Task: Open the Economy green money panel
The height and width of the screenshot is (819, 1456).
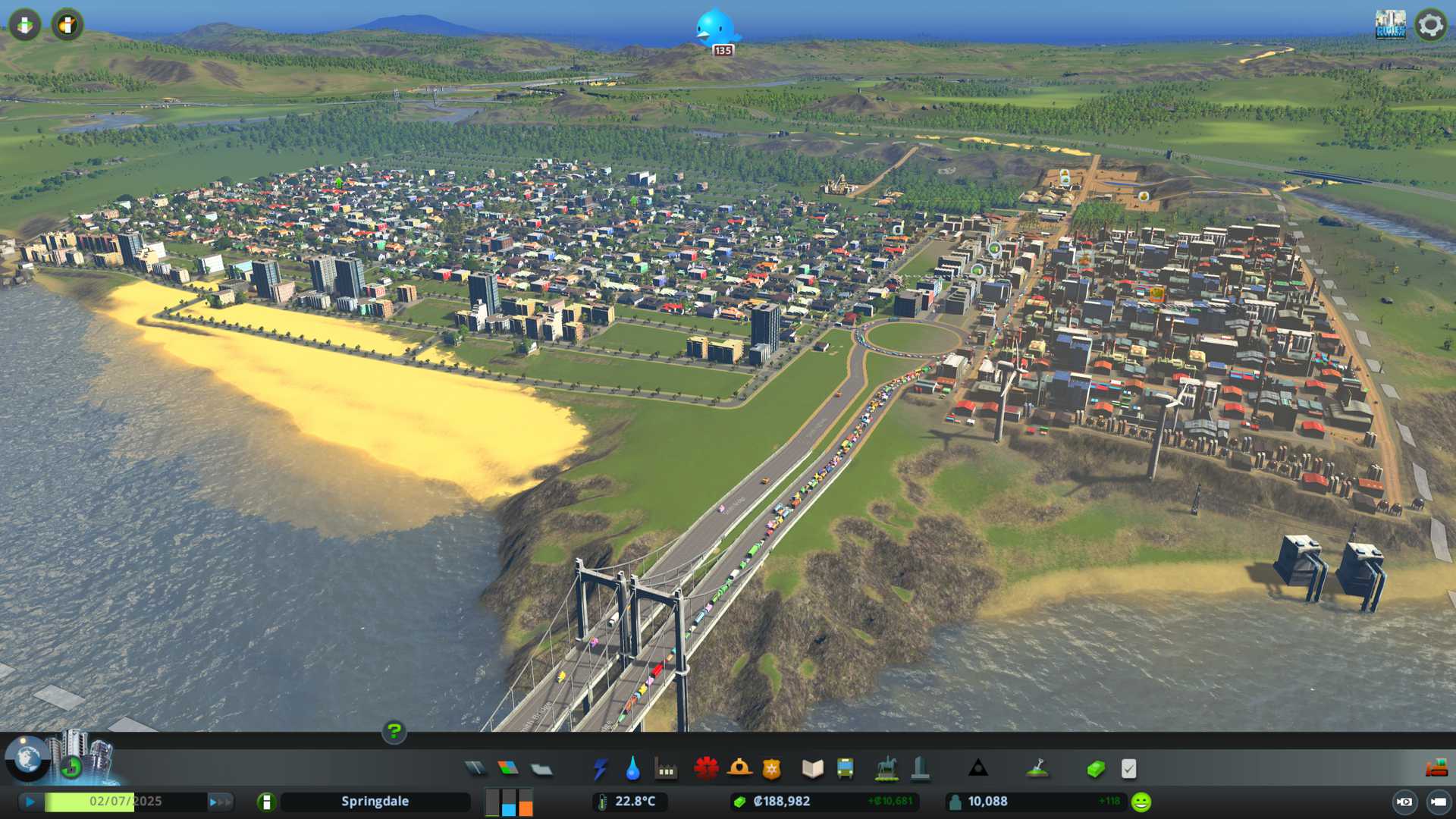Action: click(x=1095, y=769)
